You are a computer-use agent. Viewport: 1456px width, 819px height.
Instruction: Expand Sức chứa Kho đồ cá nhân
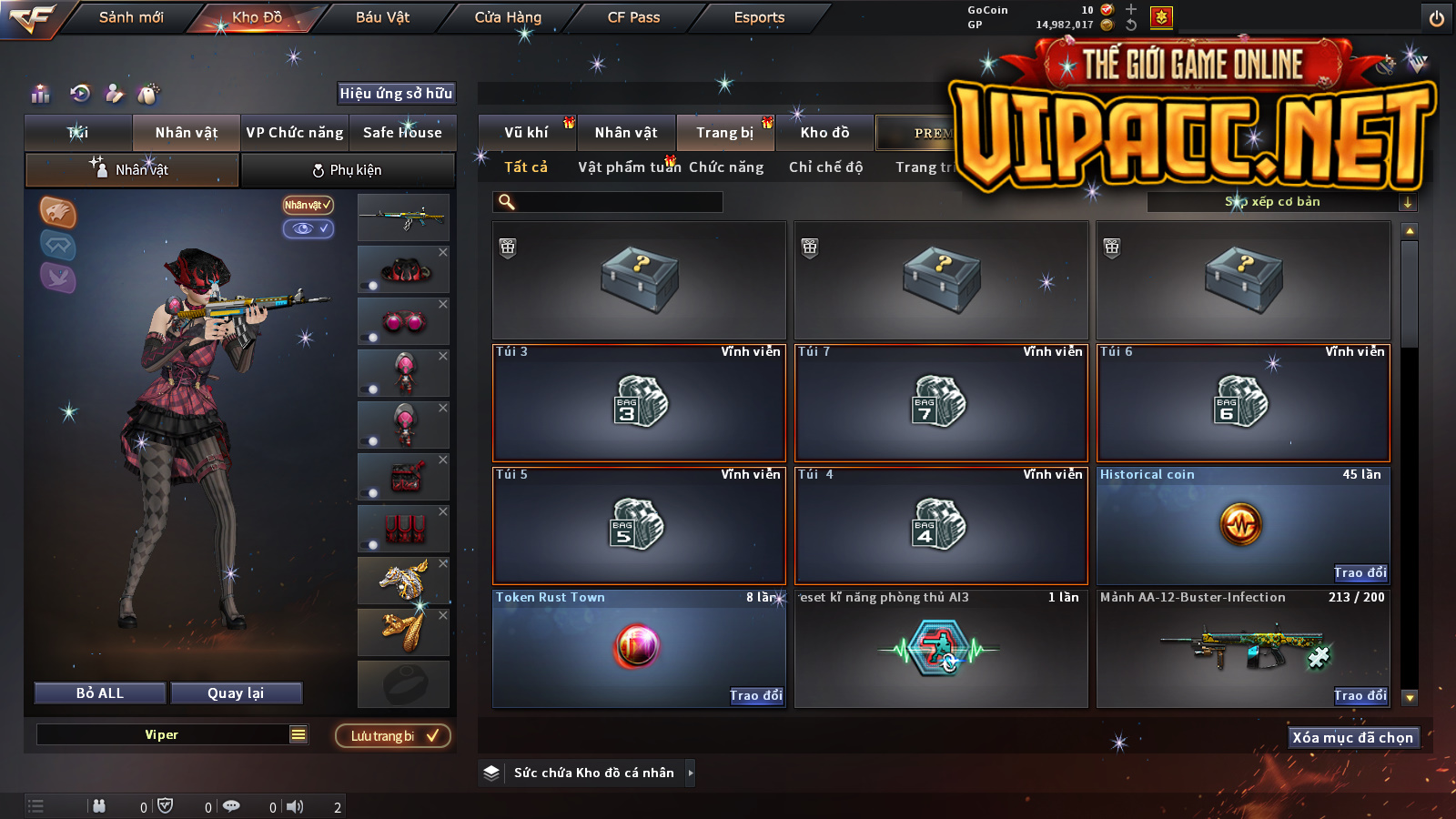point(691,773)
